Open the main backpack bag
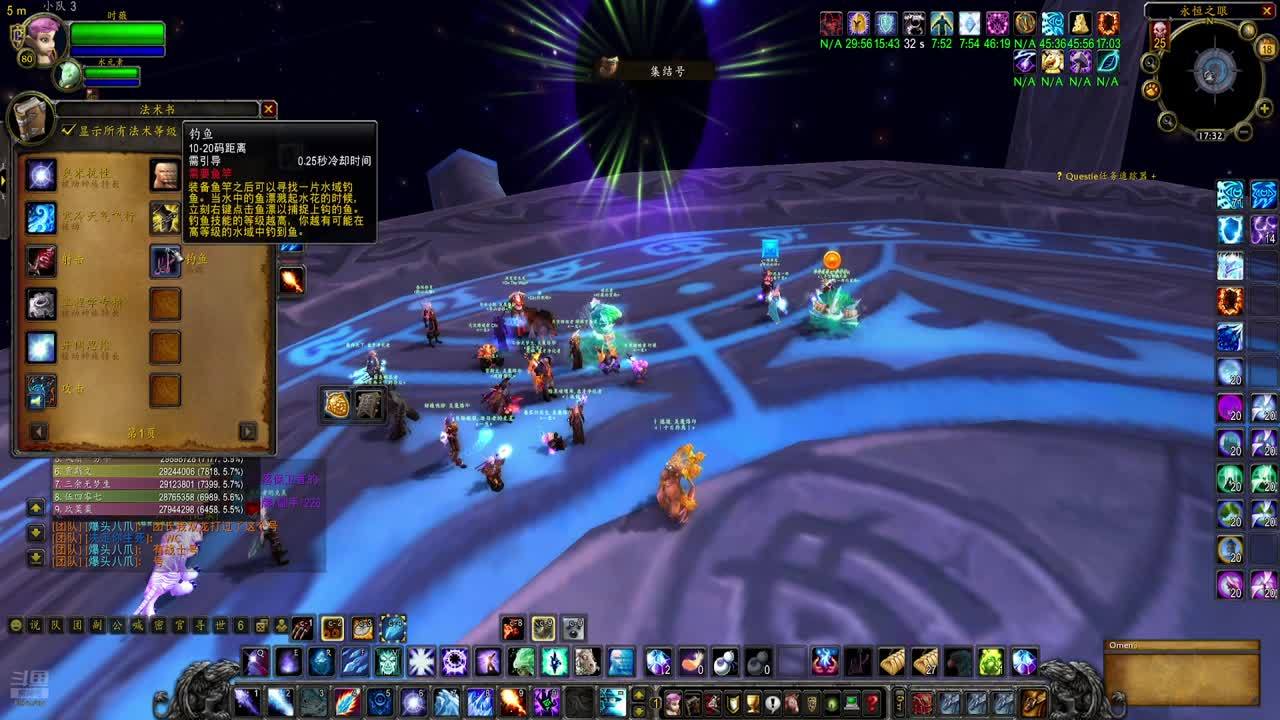 point(1034,702)
